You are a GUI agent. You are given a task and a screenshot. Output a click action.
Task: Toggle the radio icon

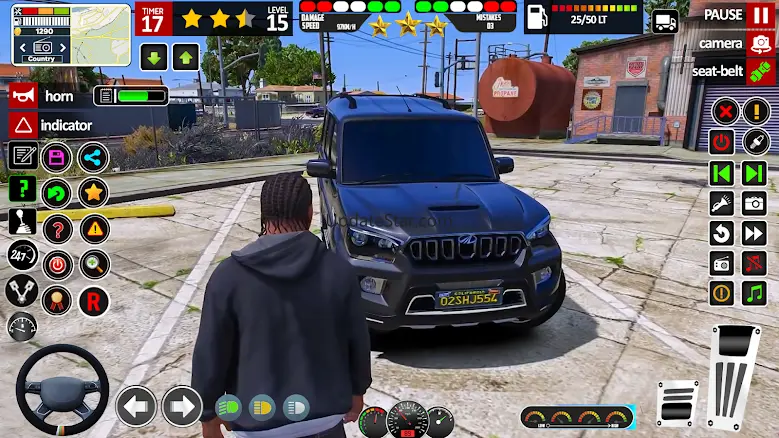(x=722, y=263)
